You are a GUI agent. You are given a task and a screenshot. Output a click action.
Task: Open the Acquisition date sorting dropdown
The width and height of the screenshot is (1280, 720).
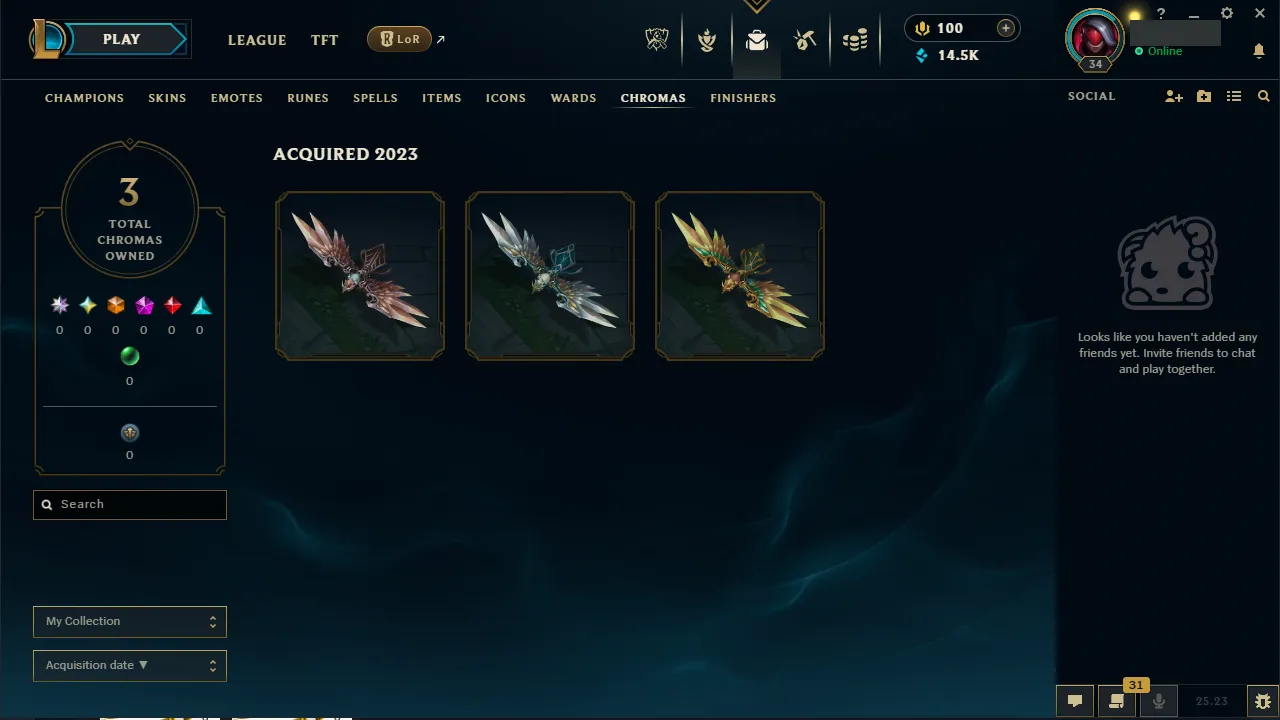(x=129, y=665)
